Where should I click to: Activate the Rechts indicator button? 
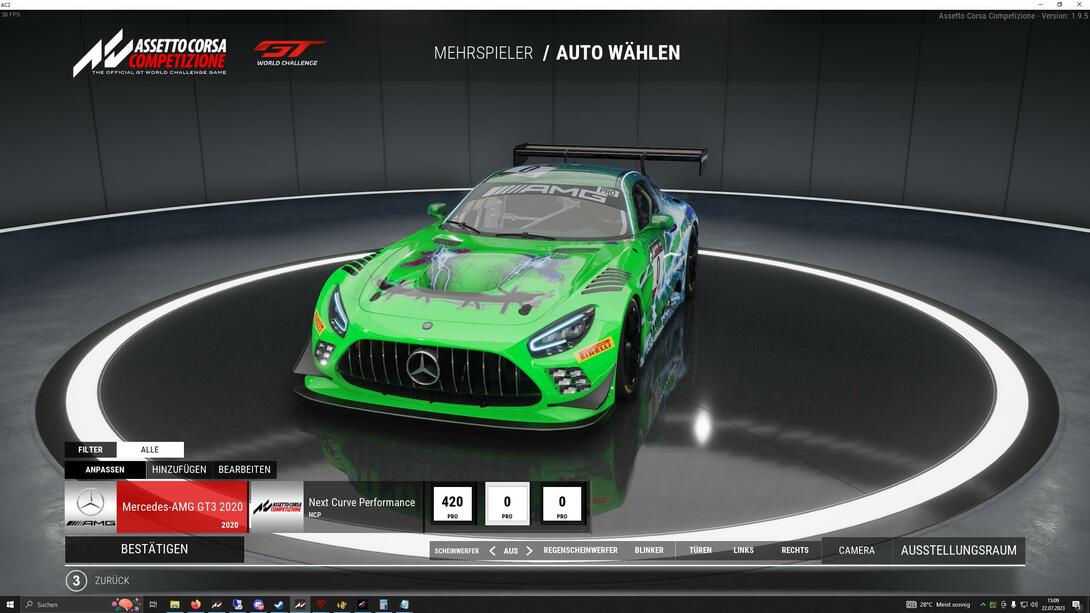click(x=795, y=551)
